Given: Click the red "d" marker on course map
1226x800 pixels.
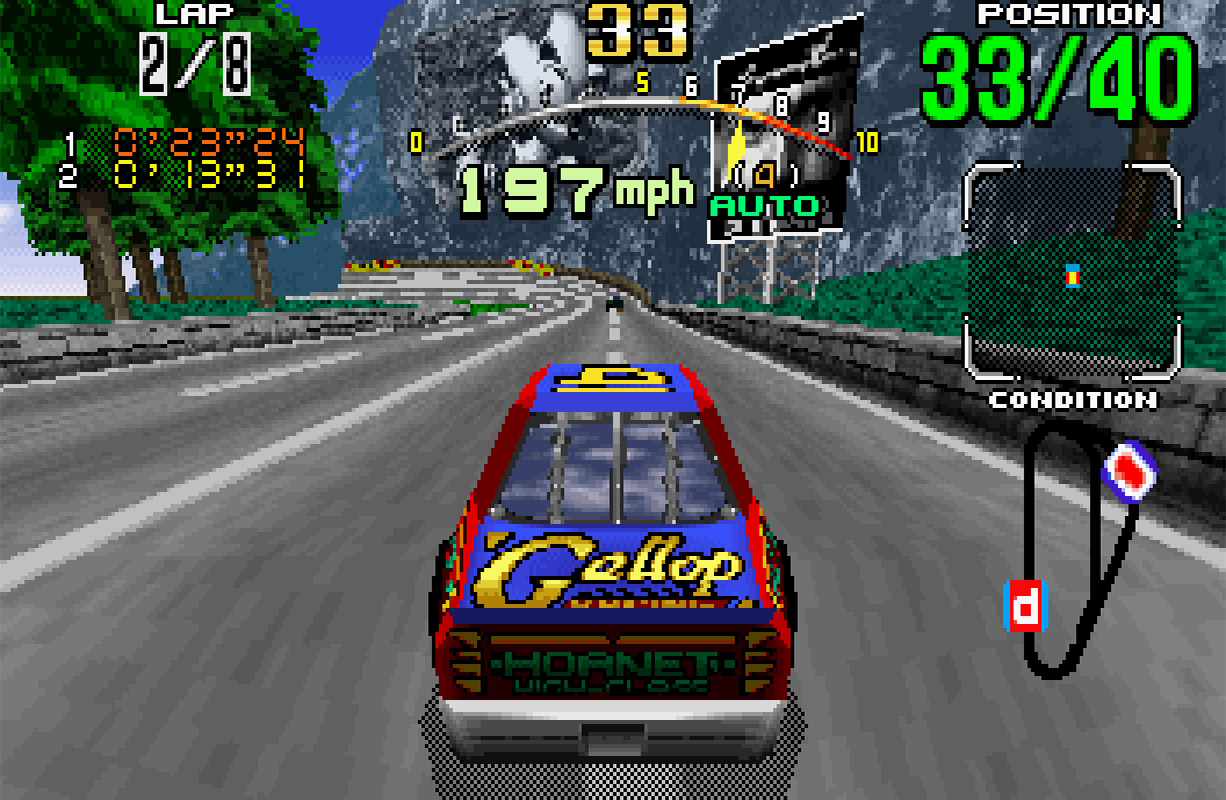Looking at the screenshot, I should click(1024, 606).
